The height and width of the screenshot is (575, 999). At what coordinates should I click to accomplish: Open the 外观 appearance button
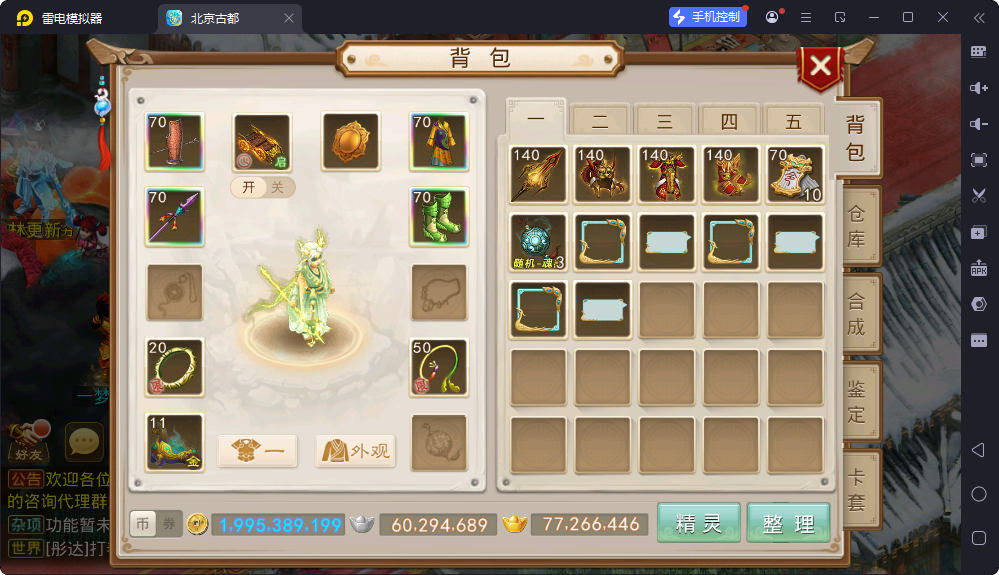[356, 451]
